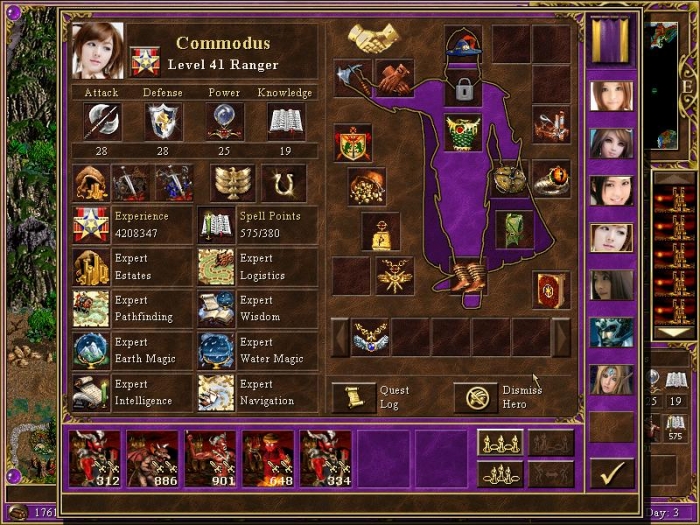Select the Expert Logistics skill
The image size is (700, 525).
point(216,267)
